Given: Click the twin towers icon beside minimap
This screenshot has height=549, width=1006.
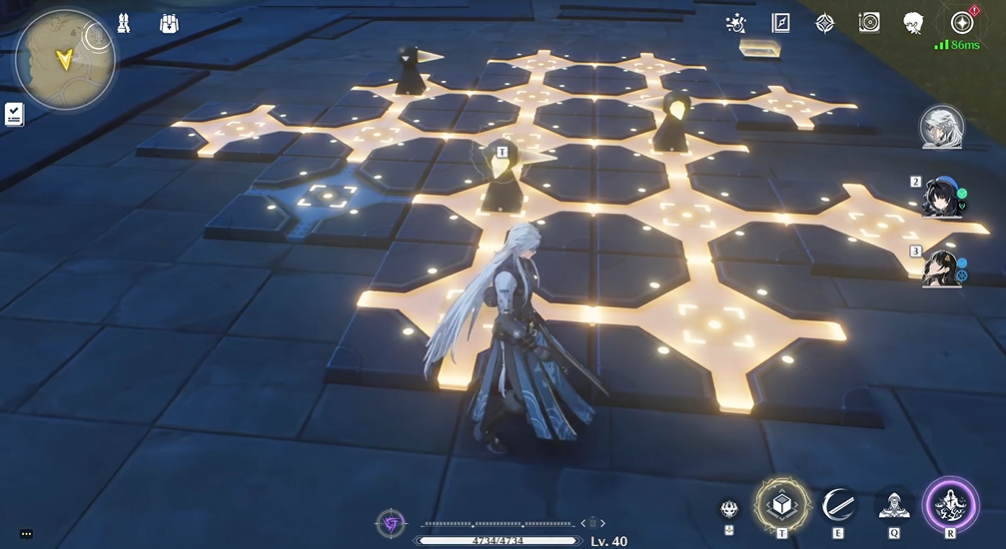Looking at the screenshot, I should (x=124, y=23).
